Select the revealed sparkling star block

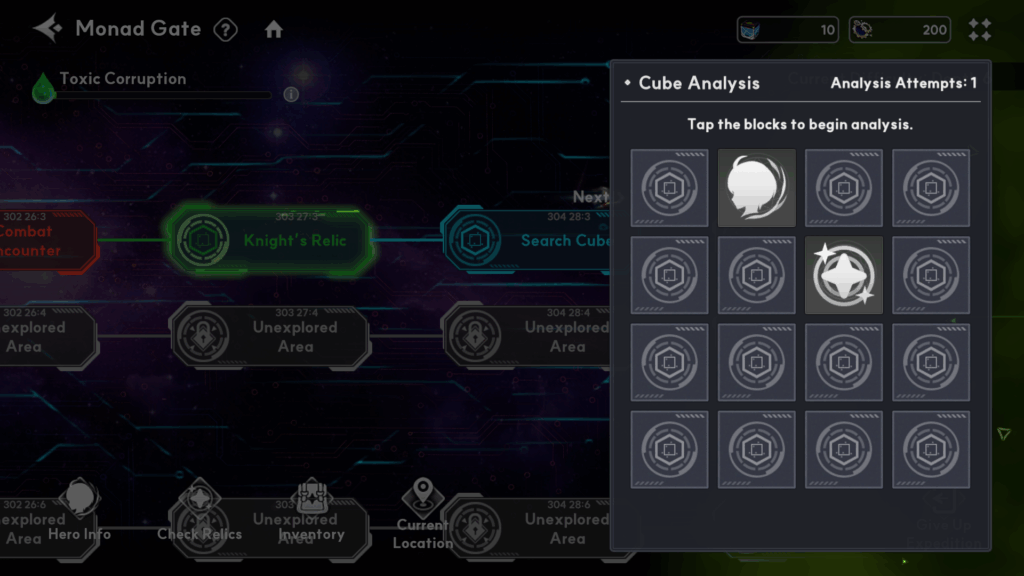coord(844,275)
